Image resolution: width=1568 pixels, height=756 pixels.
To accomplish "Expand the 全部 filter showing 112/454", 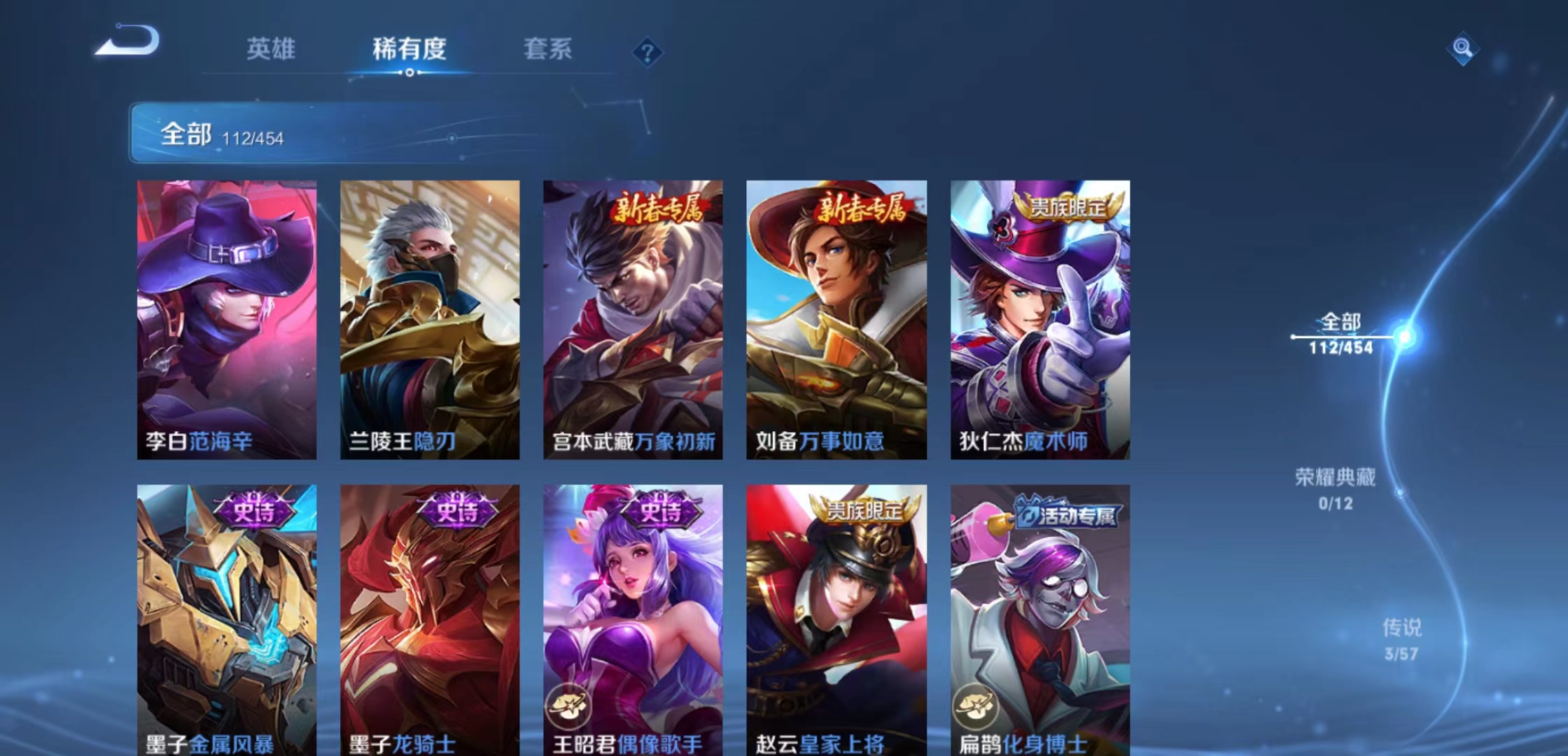I will 217,134.
